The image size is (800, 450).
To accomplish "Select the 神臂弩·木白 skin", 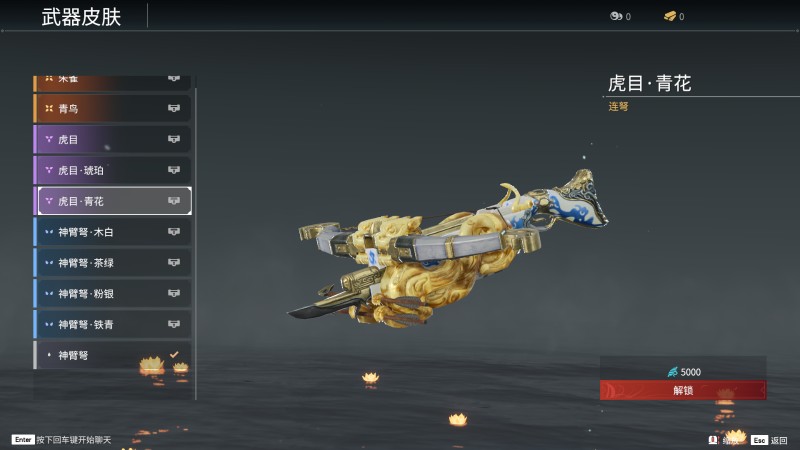I will 112,232.
